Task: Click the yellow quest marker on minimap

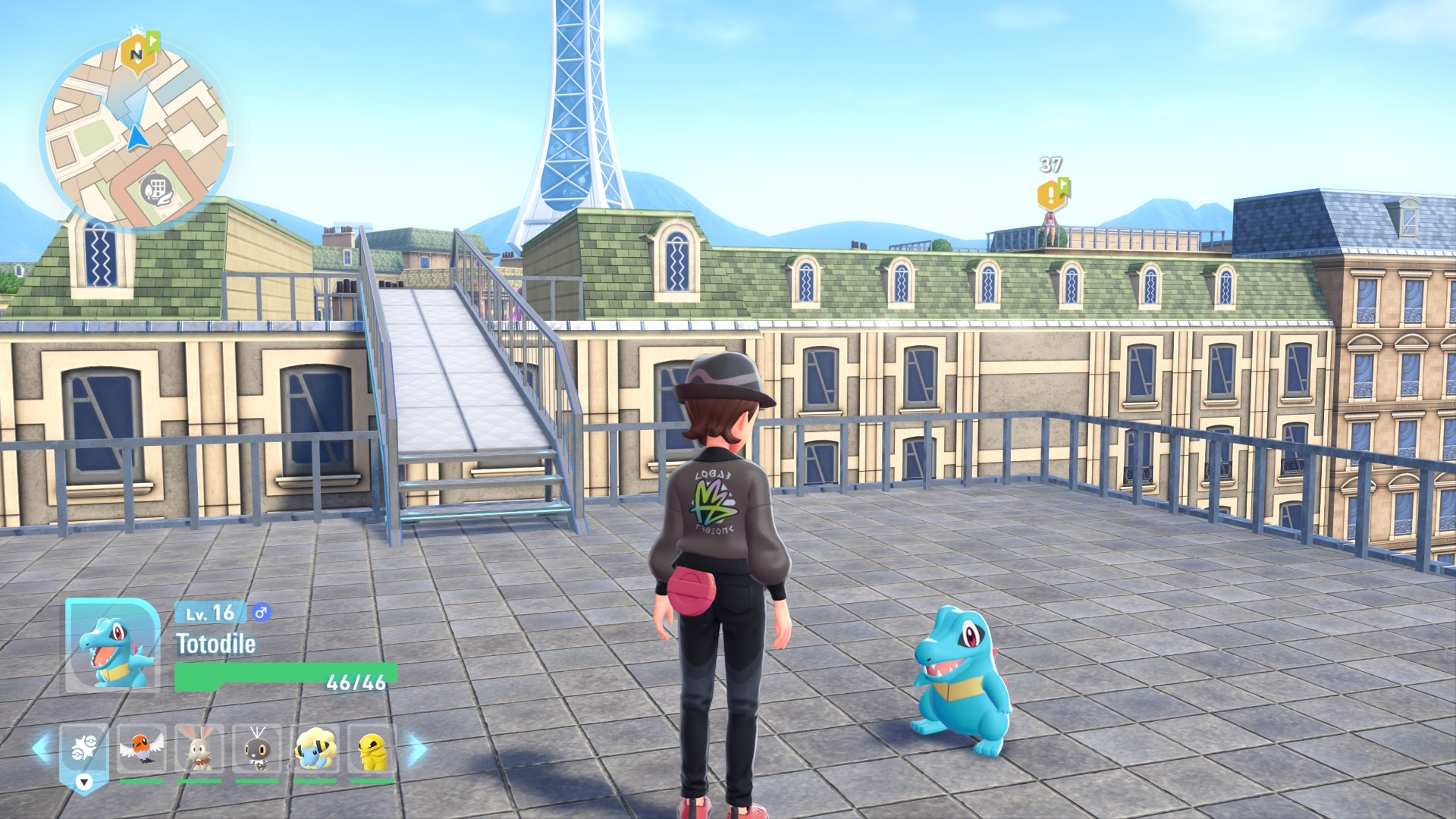Action: [137, 55]
